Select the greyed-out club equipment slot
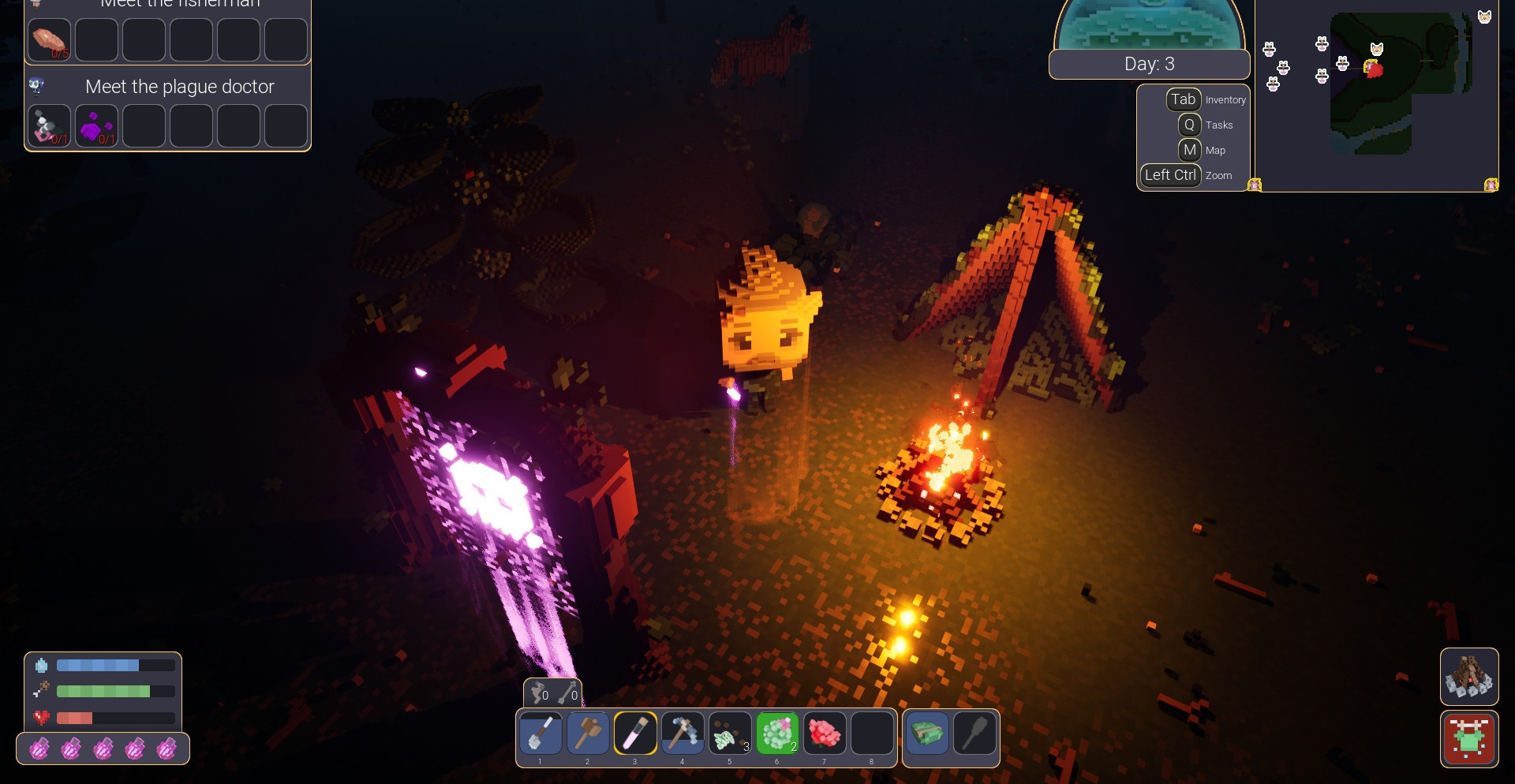Viewport: 1515px width, 784px height. pos(974,734)
